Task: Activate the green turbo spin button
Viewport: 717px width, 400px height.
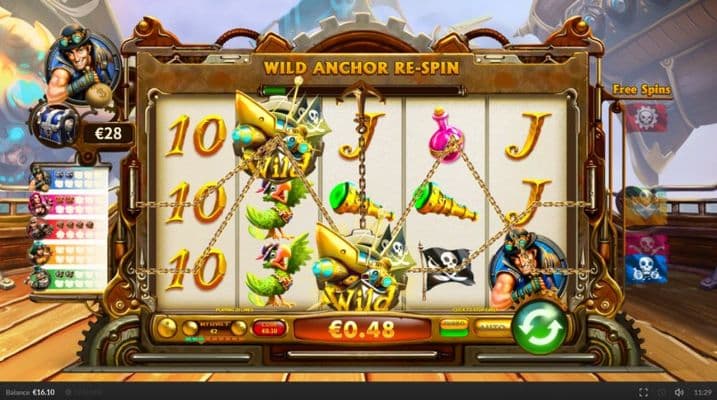Action: 455,327
